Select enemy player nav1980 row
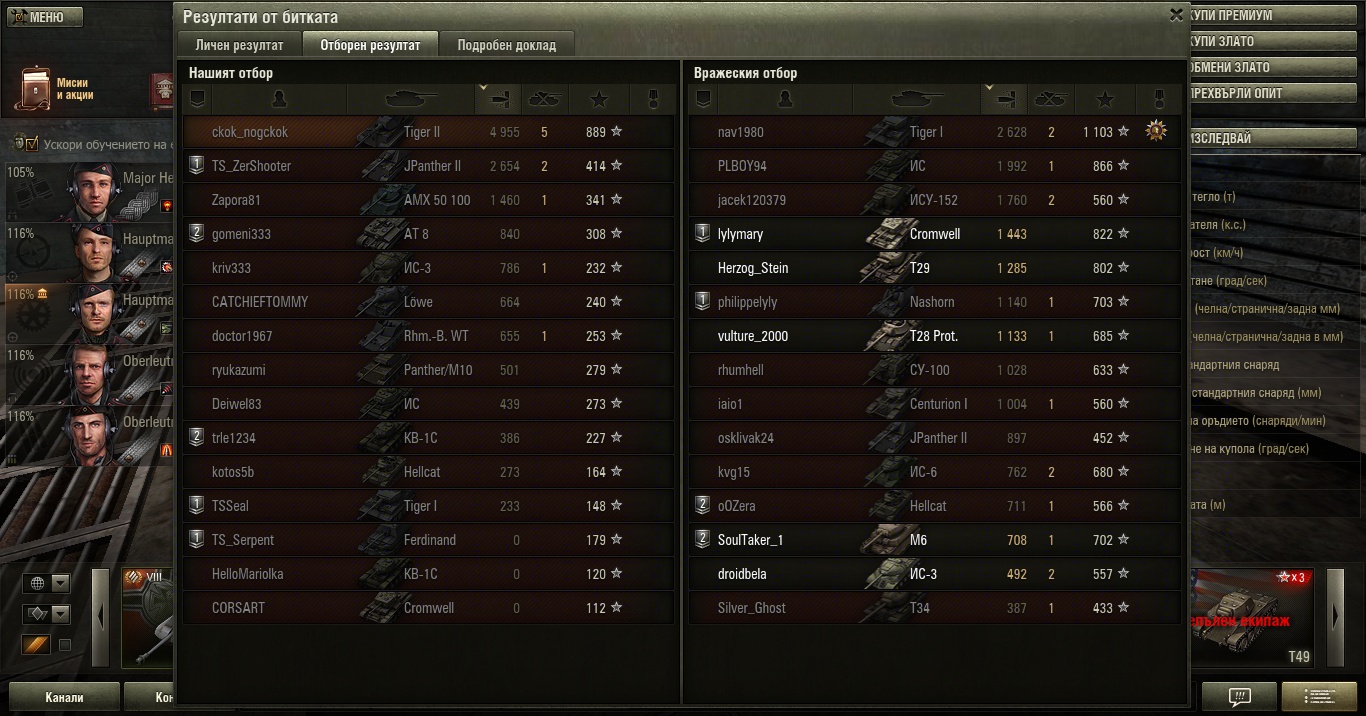 [x=934, y=132]
